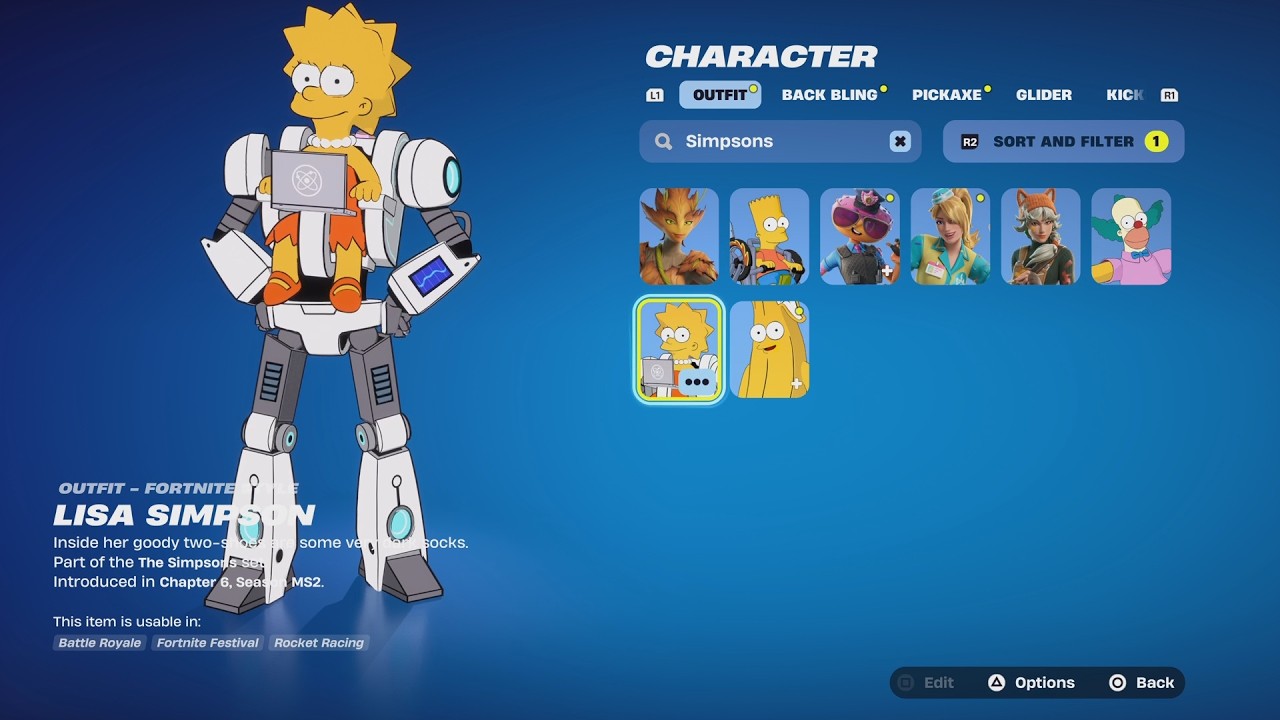Viewport: 1280px width, 720px height.
Task: Show the Kicks tab
Action: pos(1124,95)
